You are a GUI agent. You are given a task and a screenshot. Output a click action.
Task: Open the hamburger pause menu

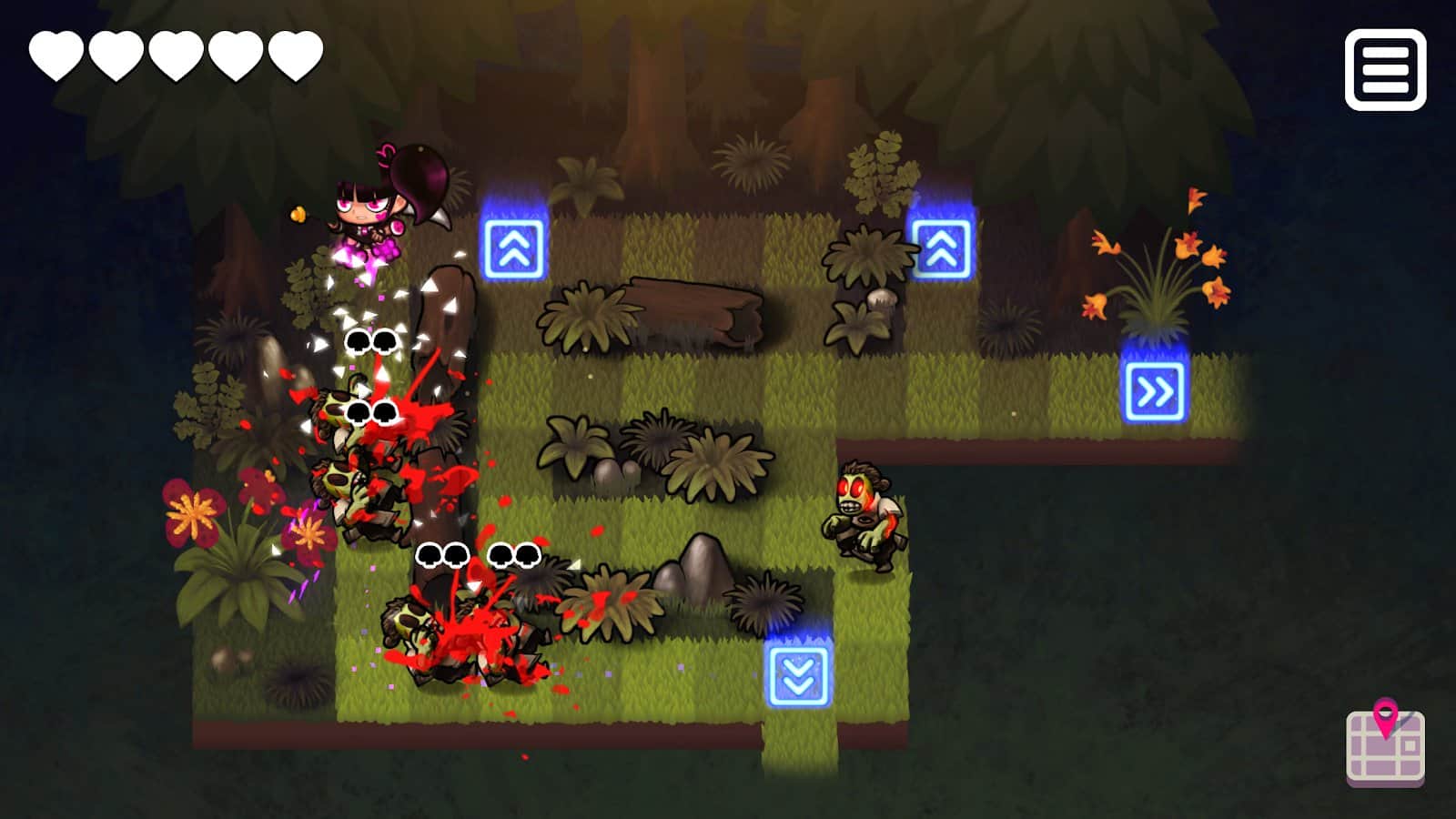1385,70
